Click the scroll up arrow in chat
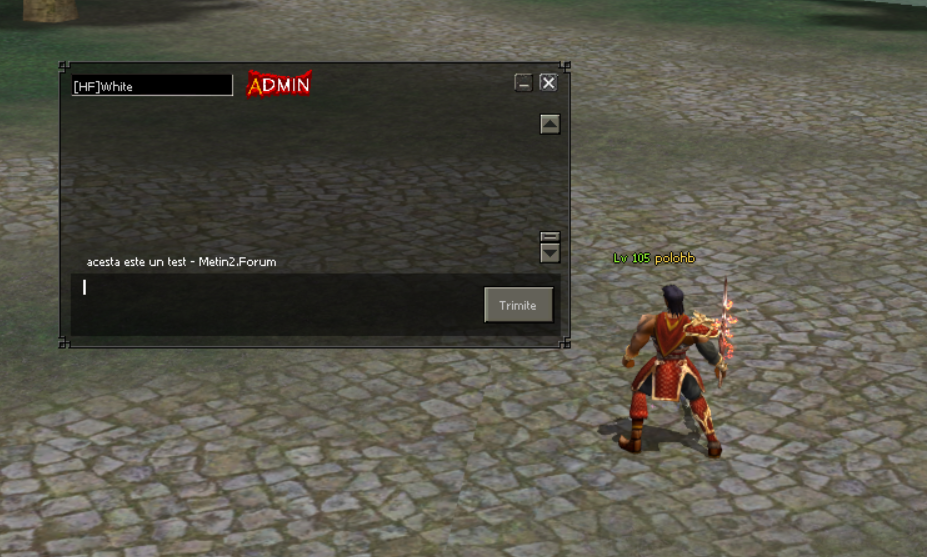927x557 pixels. (x=549, y=124)
